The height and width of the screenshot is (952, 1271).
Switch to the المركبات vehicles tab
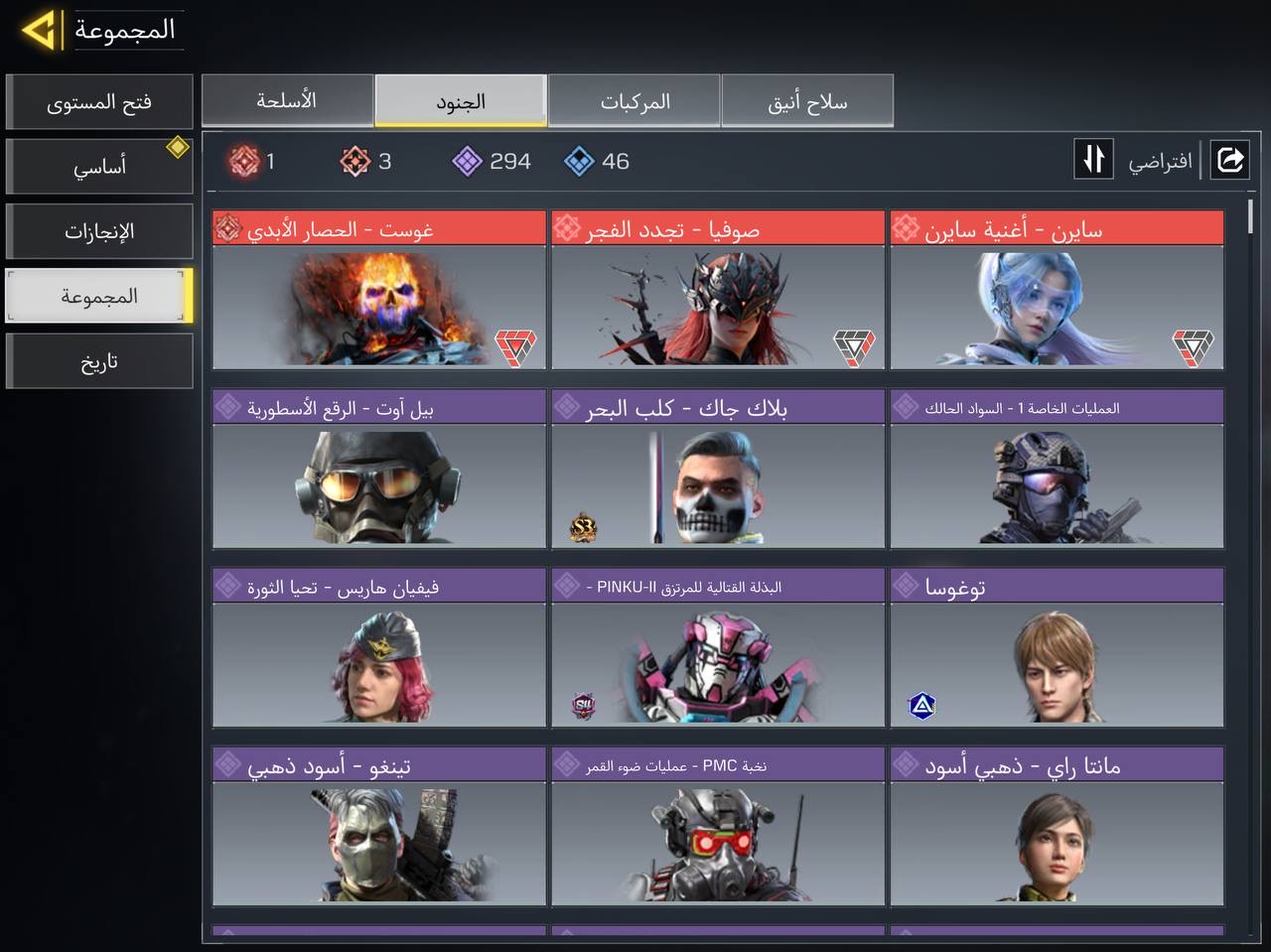tap(635, 101)
